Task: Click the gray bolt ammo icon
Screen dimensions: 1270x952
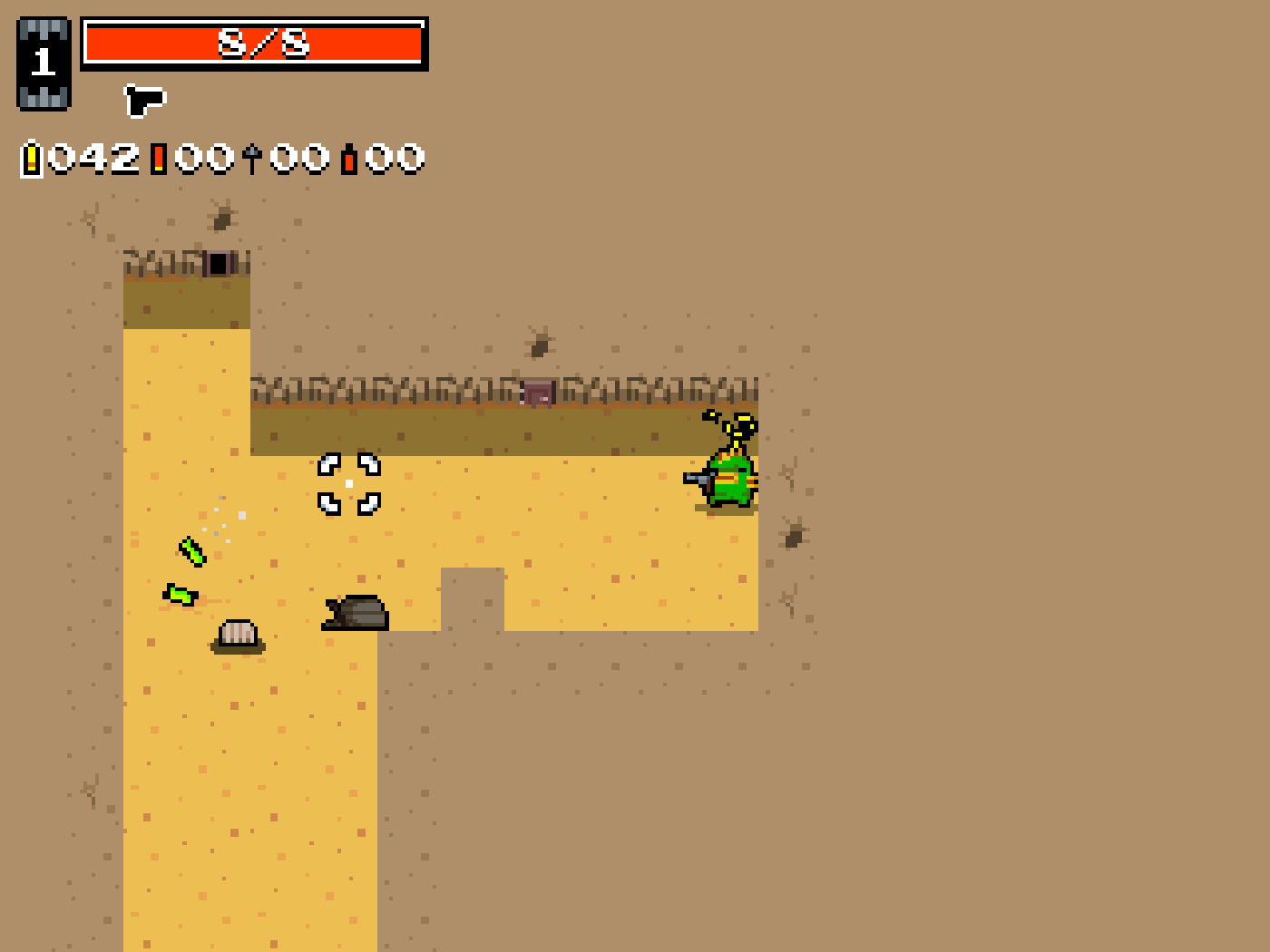Action: [x=251, y=156]
